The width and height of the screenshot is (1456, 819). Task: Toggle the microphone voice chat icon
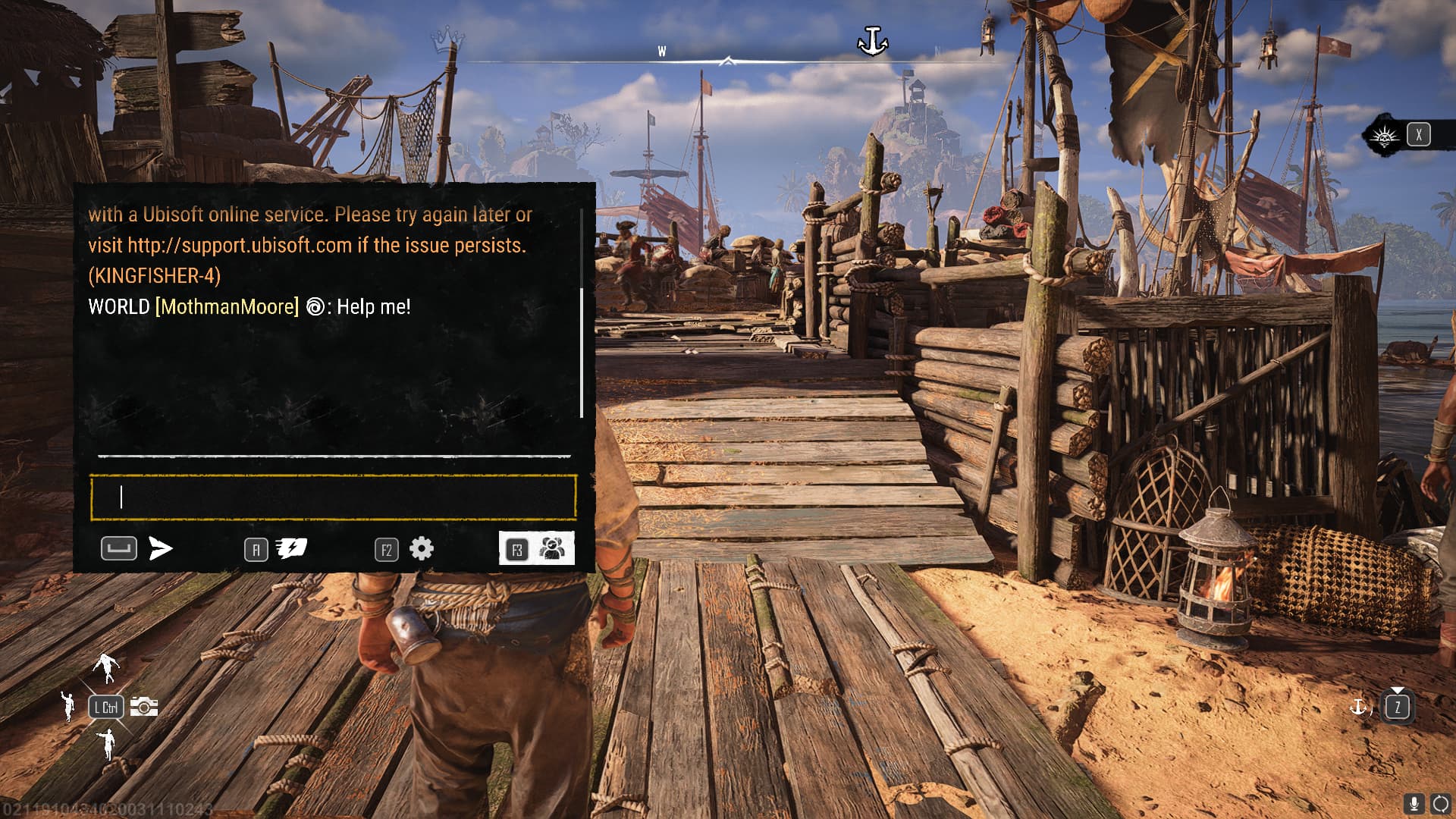[x=1414, y=804]
